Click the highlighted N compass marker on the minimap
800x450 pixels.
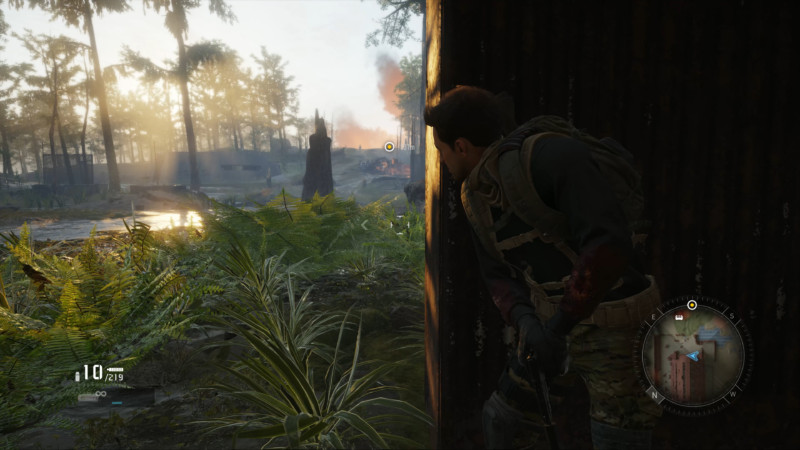(655, 393)
